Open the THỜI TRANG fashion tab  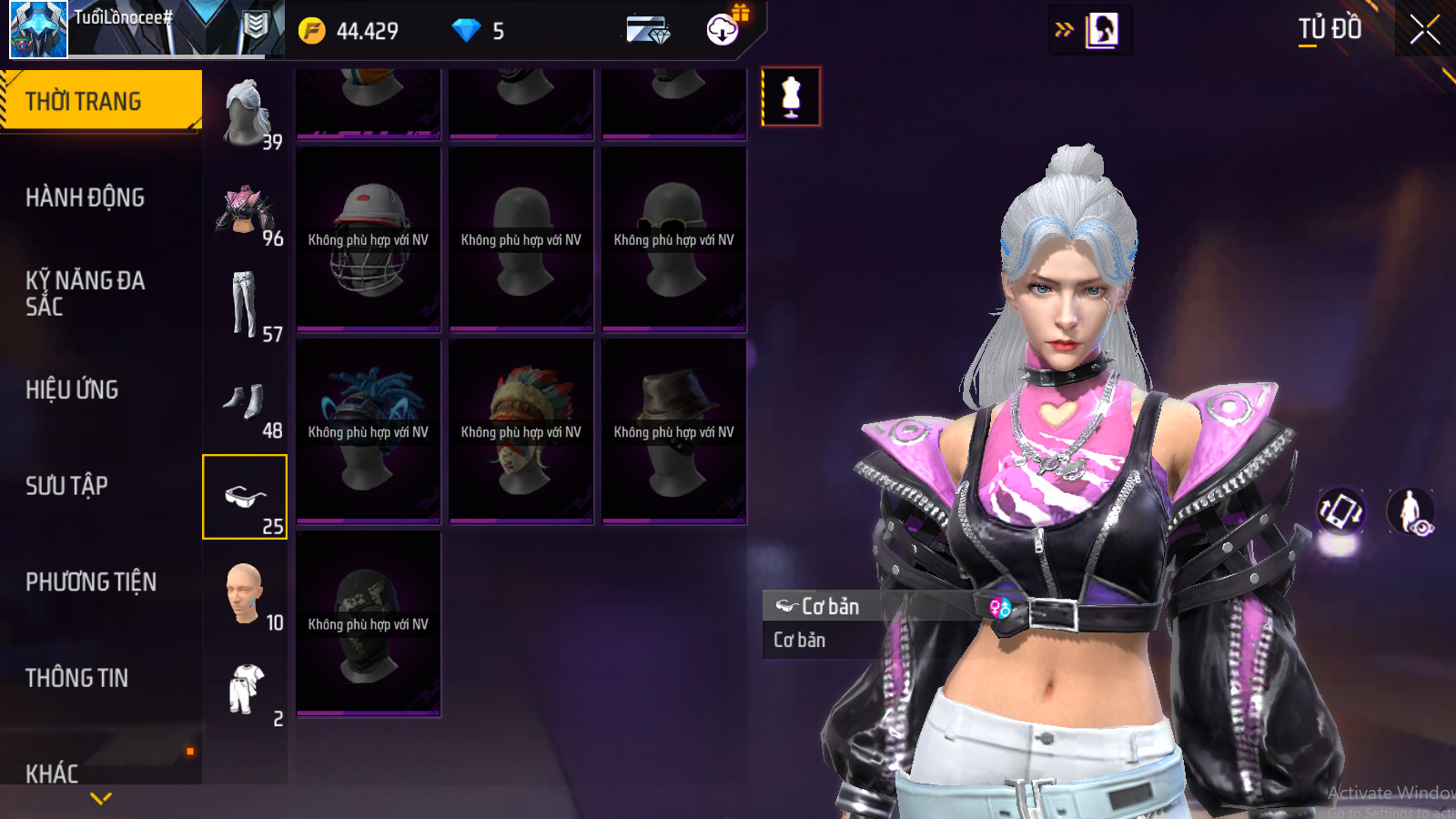coord(100,101)
